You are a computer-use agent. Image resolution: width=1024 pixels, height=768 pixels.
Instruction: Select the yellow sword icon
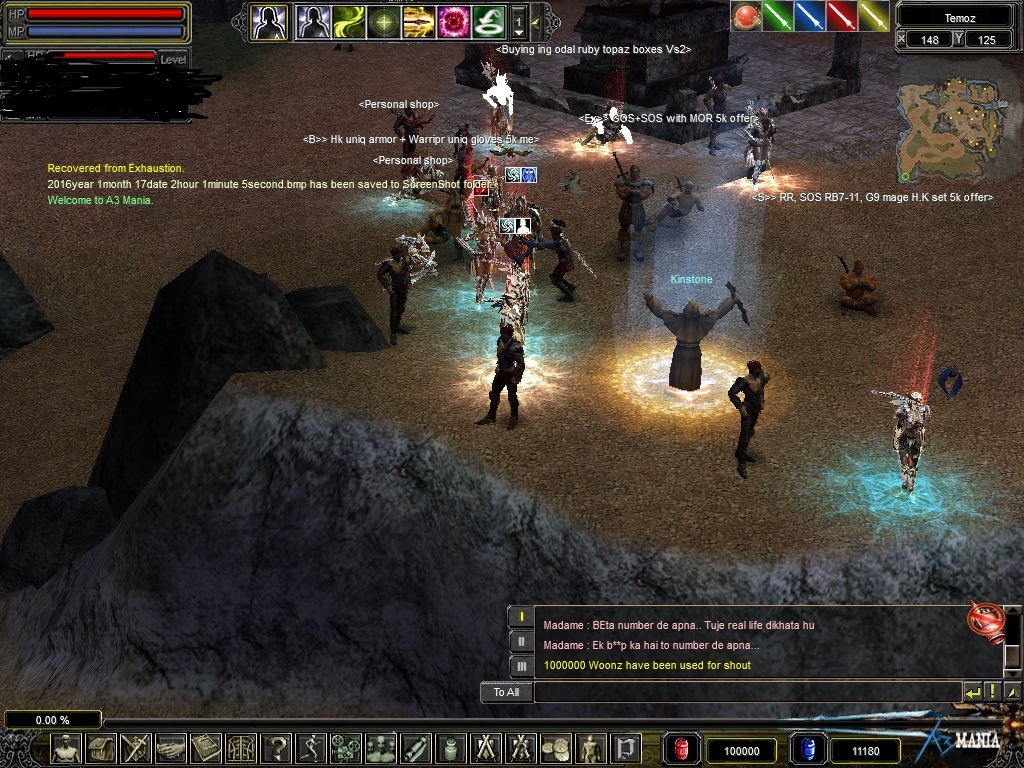[874, 16]
